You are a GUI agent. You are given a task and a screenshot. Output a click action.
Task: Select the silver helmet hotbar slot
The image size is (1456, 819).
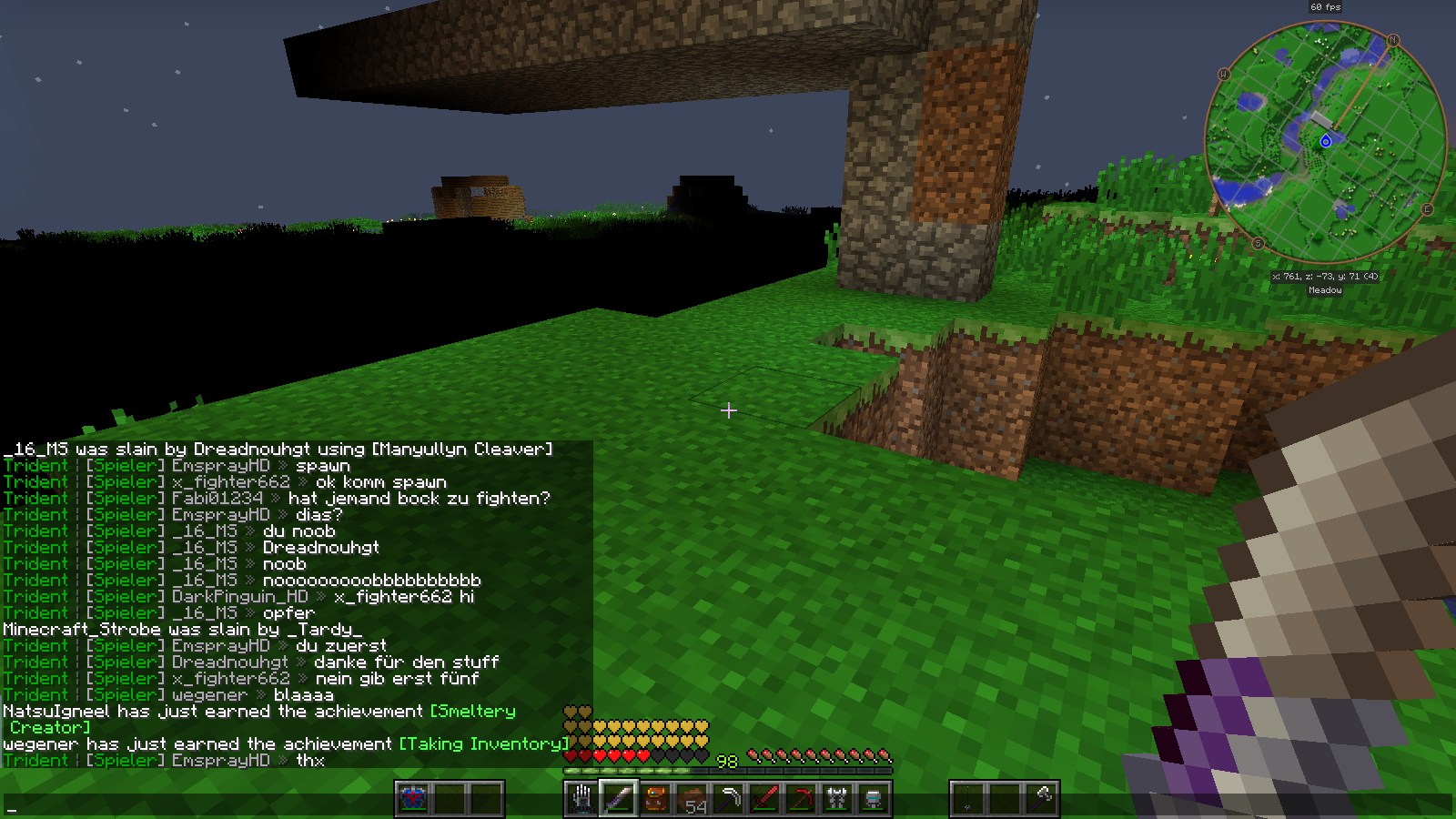click(874, 799)
